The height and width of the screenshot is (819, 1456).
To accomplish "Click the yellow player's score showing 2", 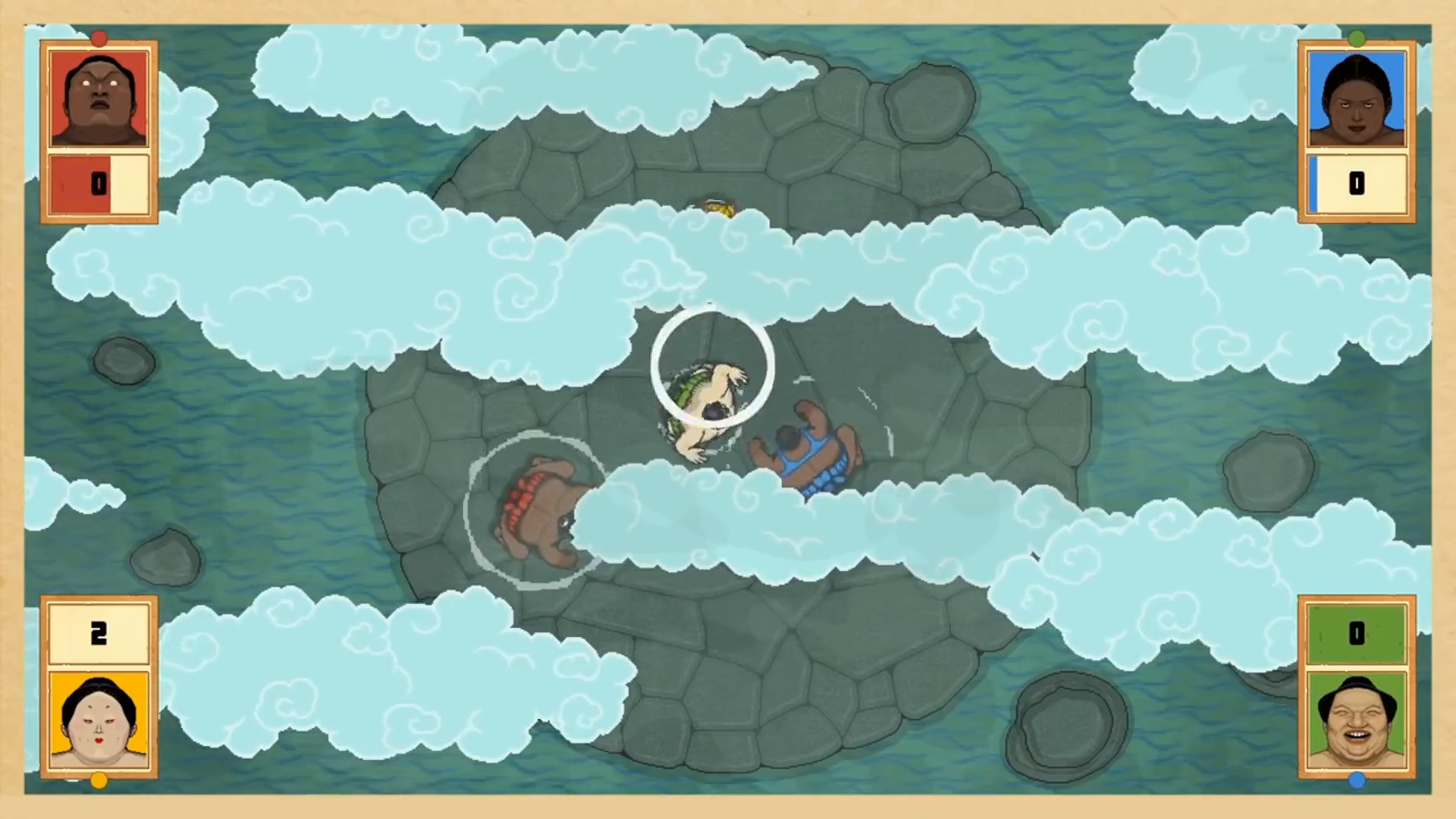I will click(98, 633).
